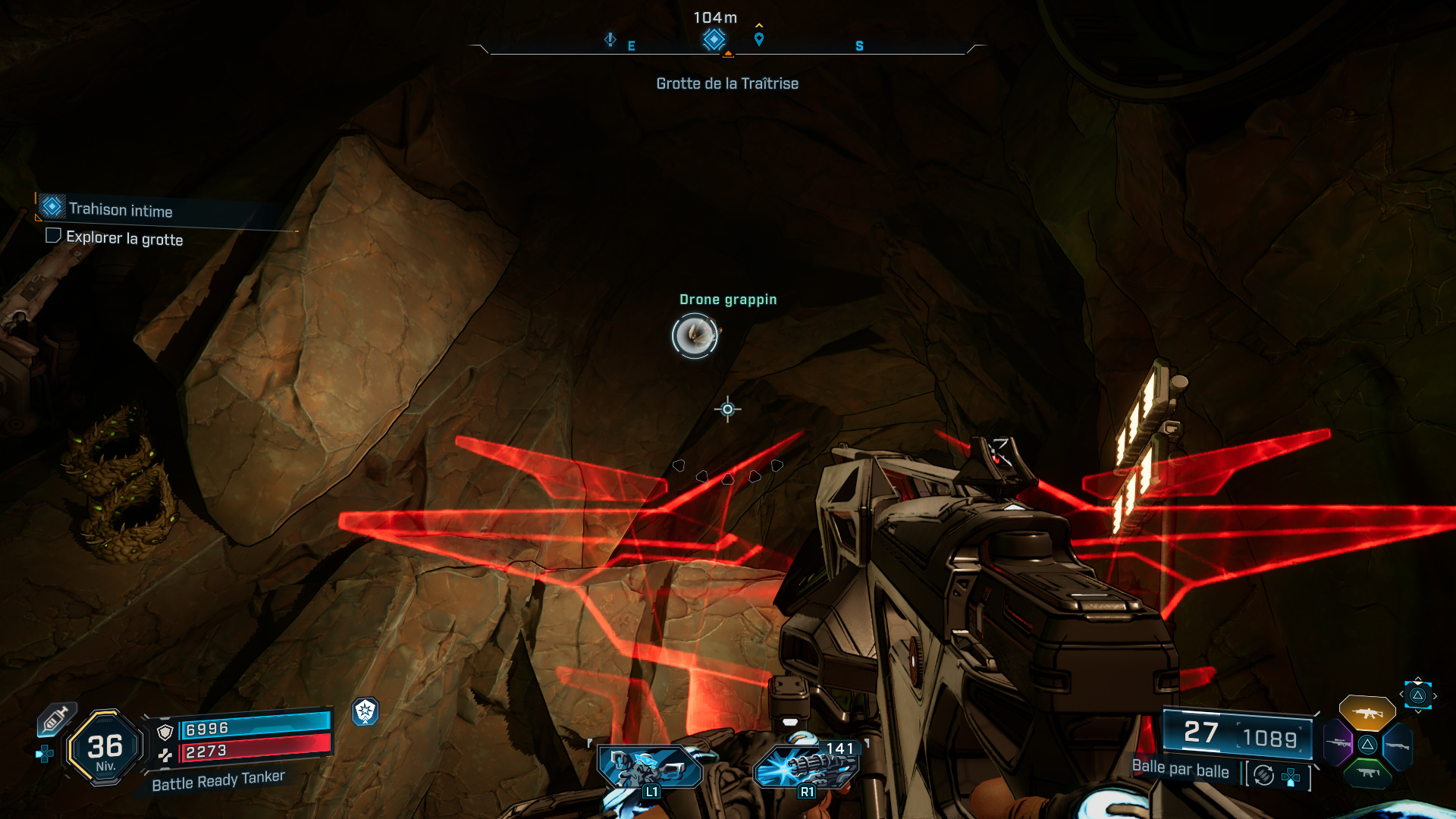Open the level 36 character badge
This screenshot has height=819, width=1456.
tap(105, 748)
